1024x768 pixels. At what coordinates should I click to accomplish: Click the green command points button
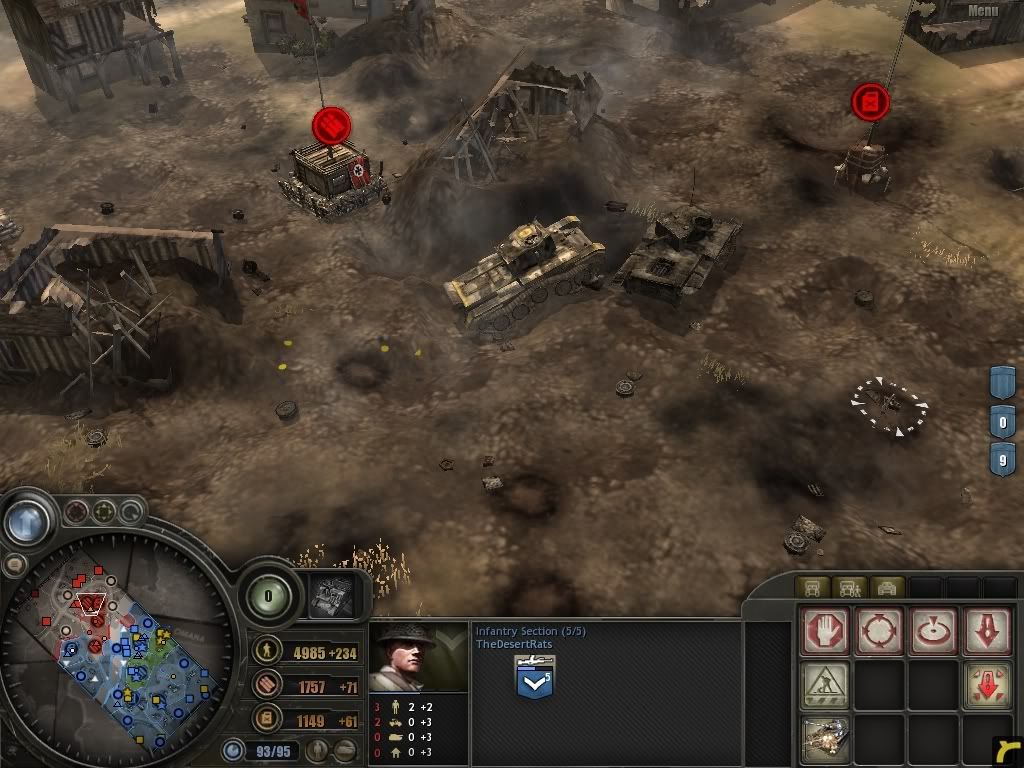point(266,596)
